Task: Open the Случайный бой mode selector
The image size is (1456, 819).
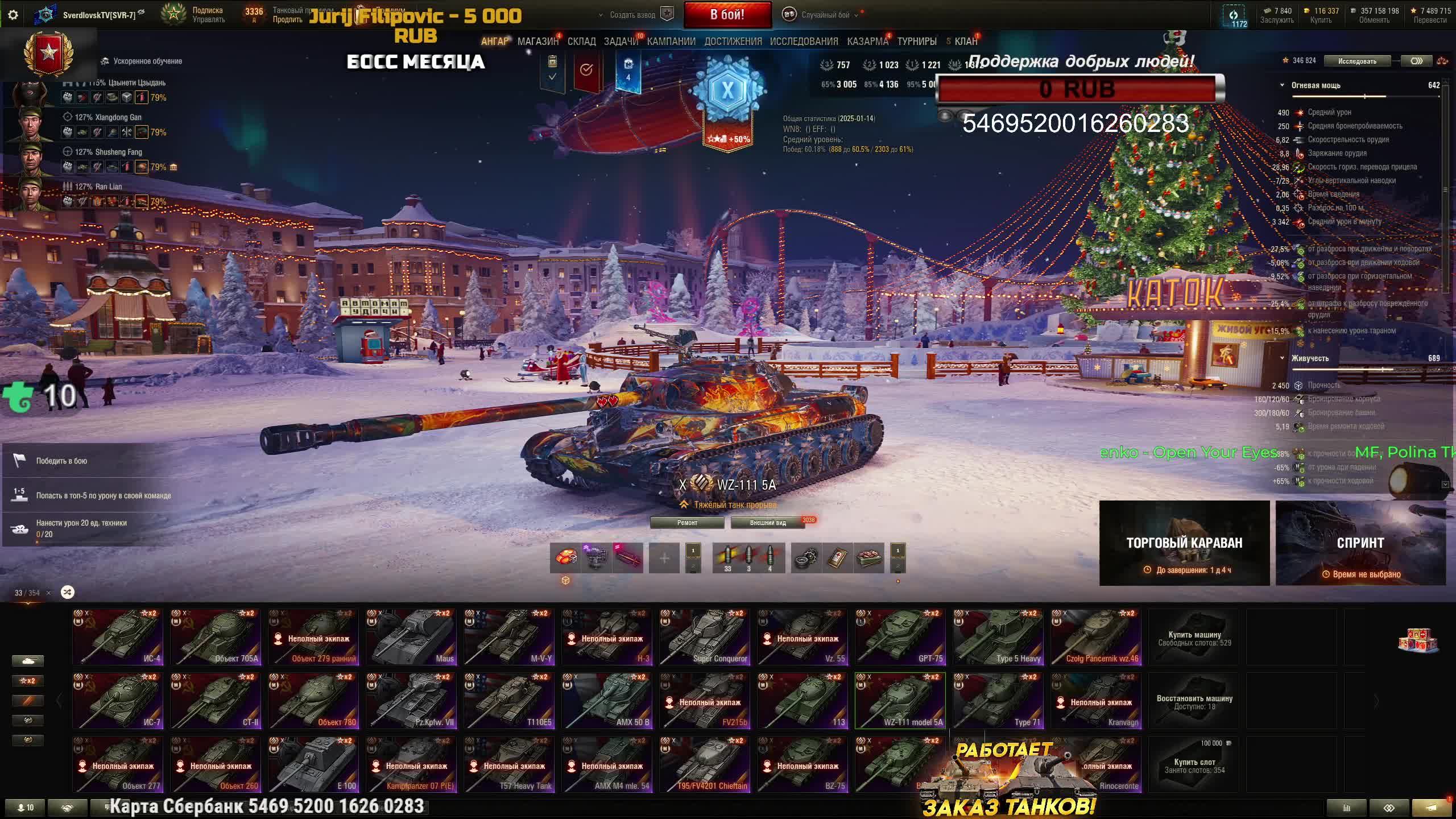Action: tap(825, 15)
